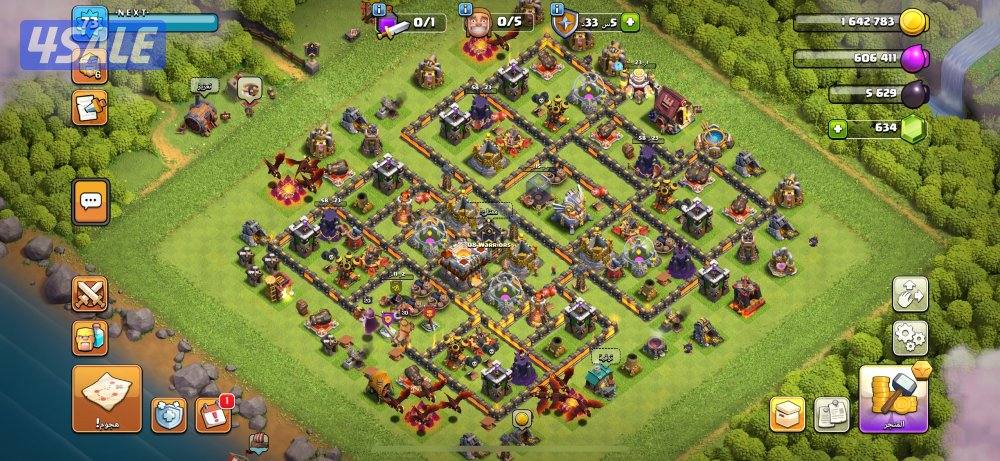Tap the blue shield icon
The width and height of the screenshot is (1000, 461).
tap(168, 413)
